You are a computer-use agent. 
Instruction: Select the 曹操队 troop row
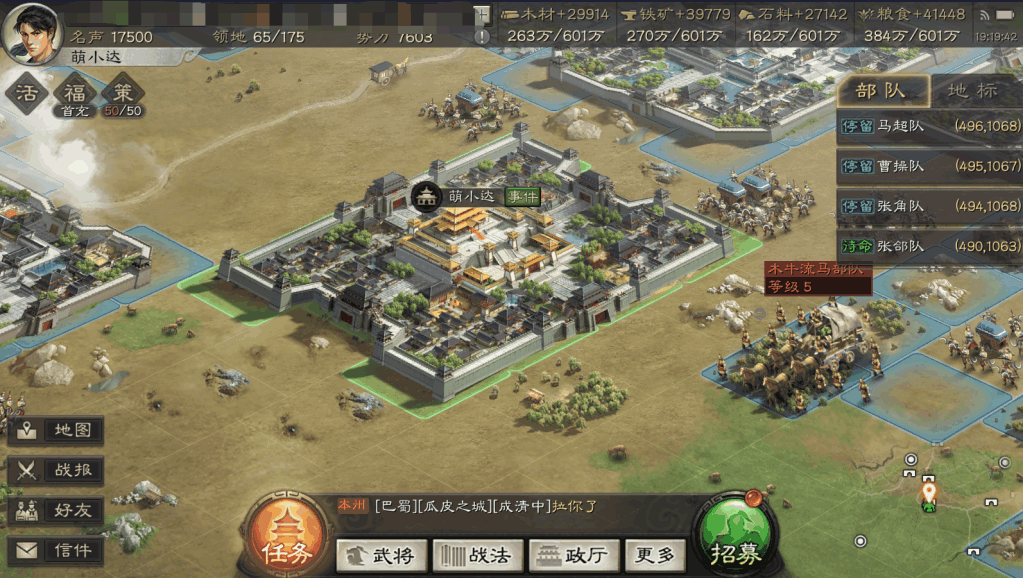929,166
